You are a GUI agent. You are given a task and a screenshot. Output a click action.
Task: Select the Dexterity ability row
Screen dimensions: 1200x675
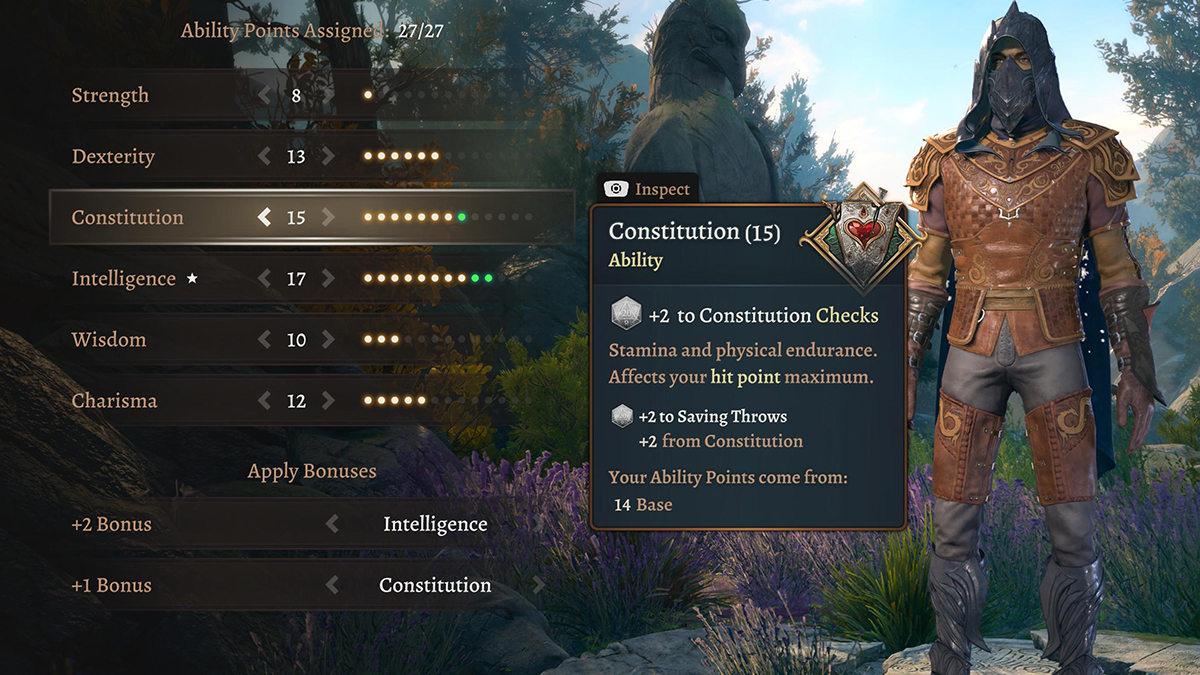(113, 157)
